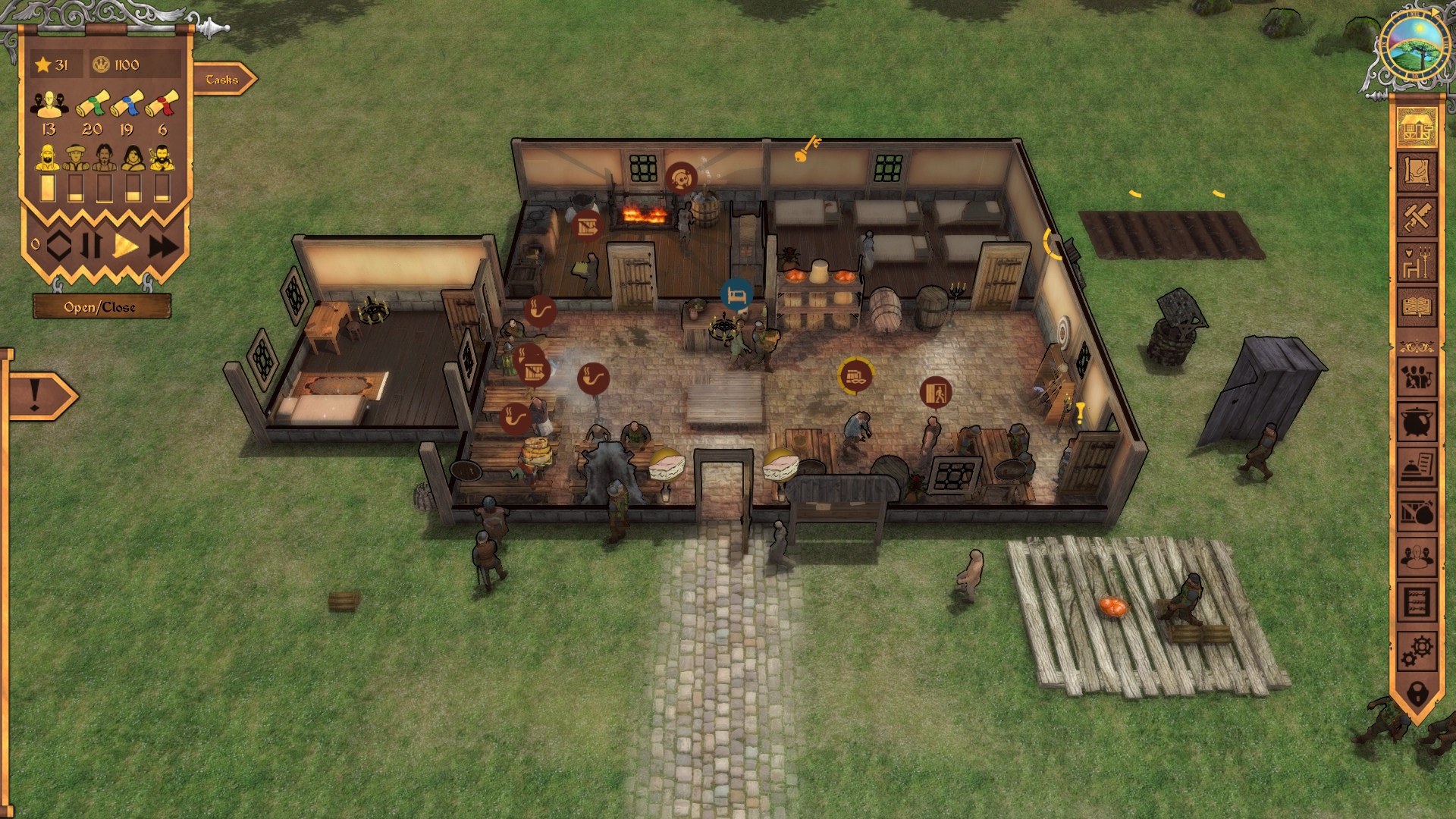Open the crate and sack goods menu
This screenshot has width=1456, height=819.
1417,513
